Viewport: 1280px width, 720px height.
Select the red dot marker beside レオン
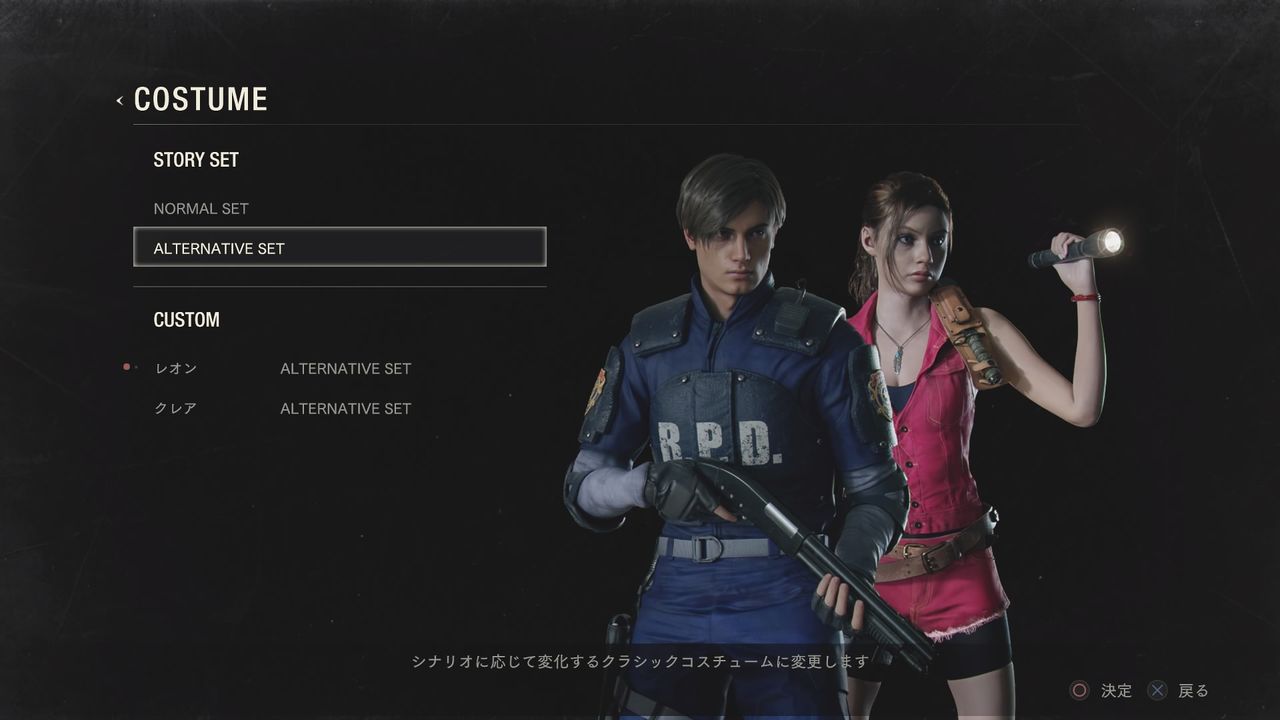[x=126, y=366]
